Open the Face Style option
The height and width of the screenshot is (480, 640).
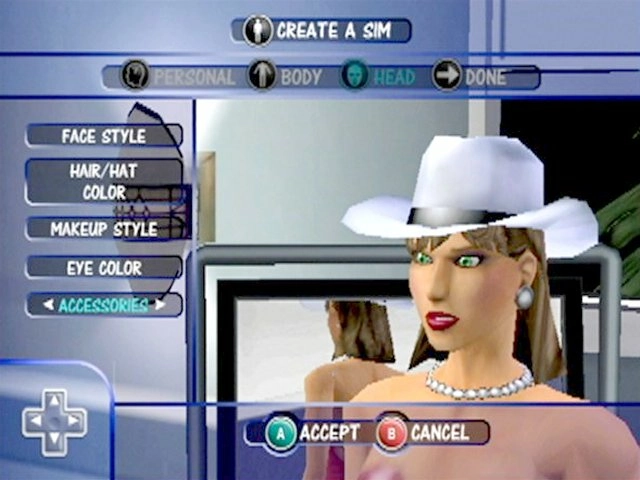click(x=103, y=135)
